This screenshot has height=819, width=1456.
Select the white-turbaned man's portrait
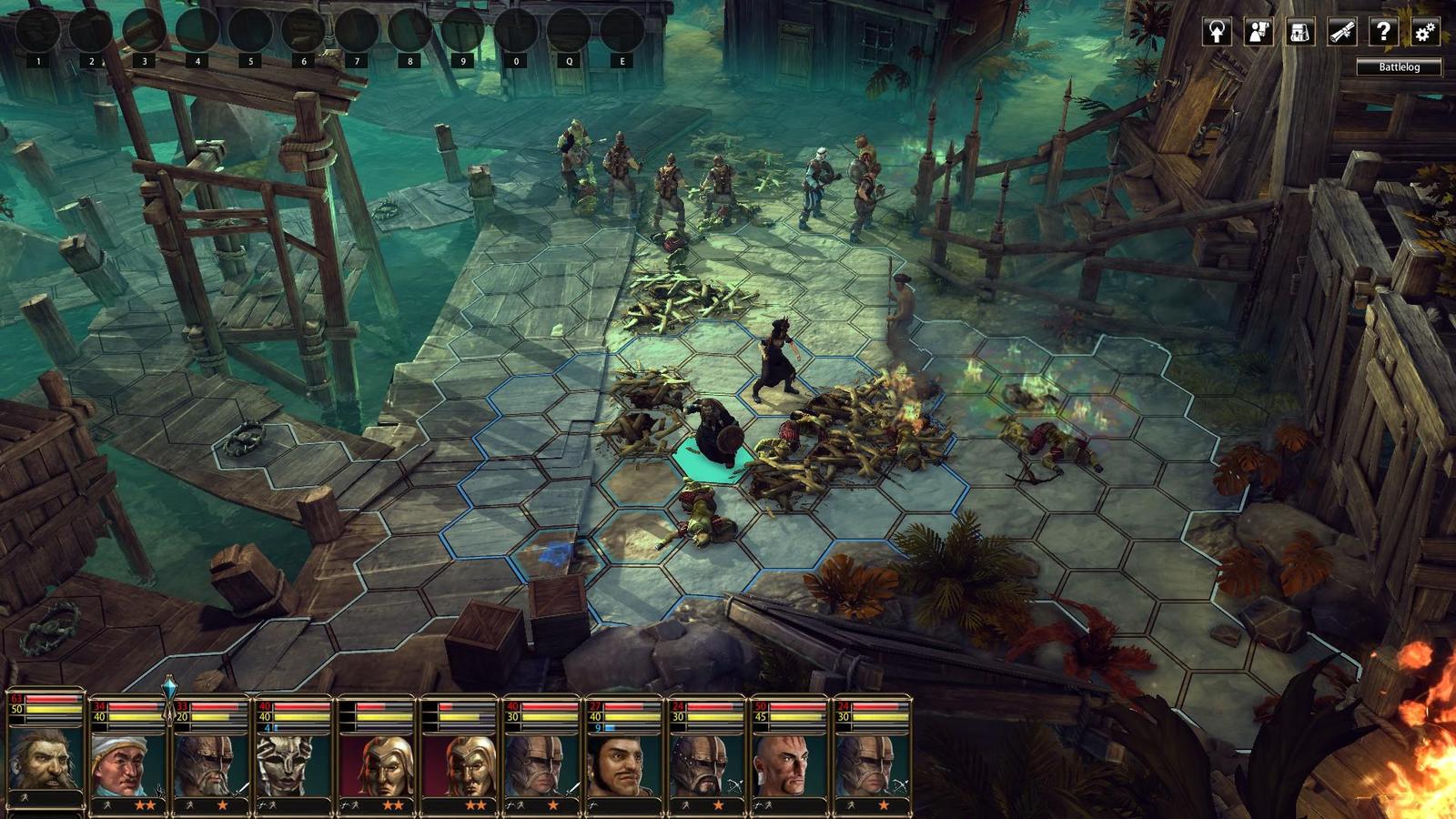point(126,763)
